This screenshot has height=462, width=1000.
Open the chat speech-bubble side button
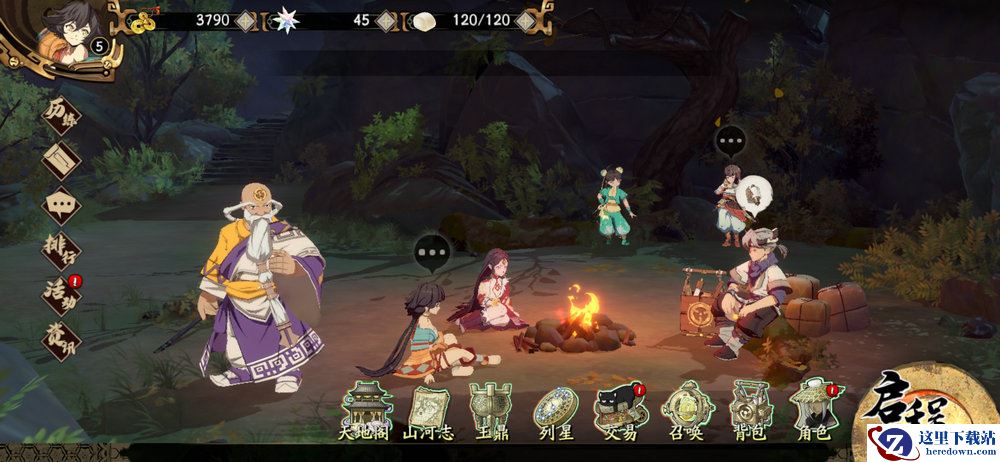coord(61,205)
